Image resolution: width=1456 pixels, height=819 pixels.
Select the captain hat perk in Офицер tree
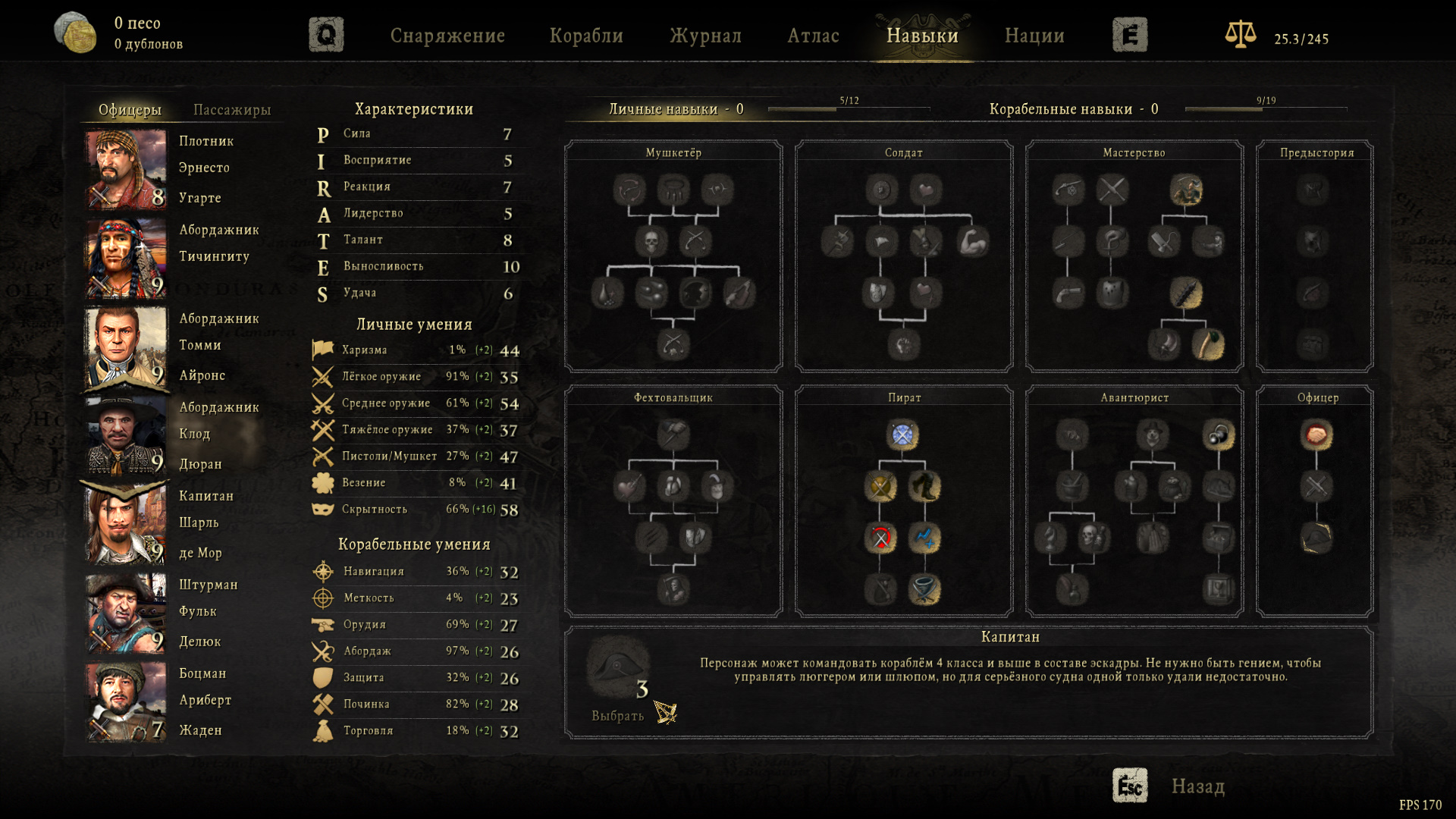[1316, 538]
